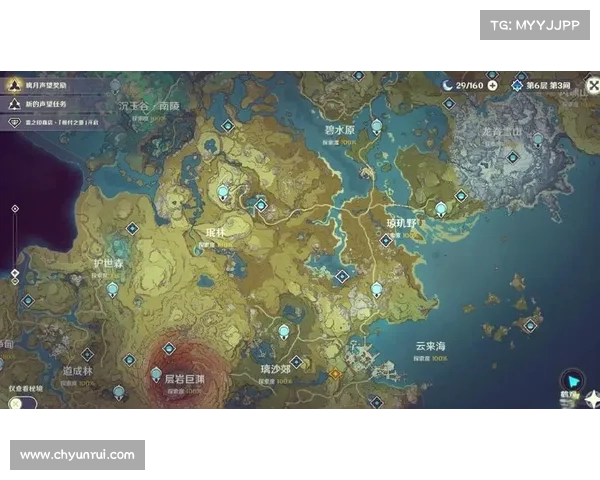The image size is (600, 480).
Task: Click the four-pointed star pin button
Action: click(594, 400)
